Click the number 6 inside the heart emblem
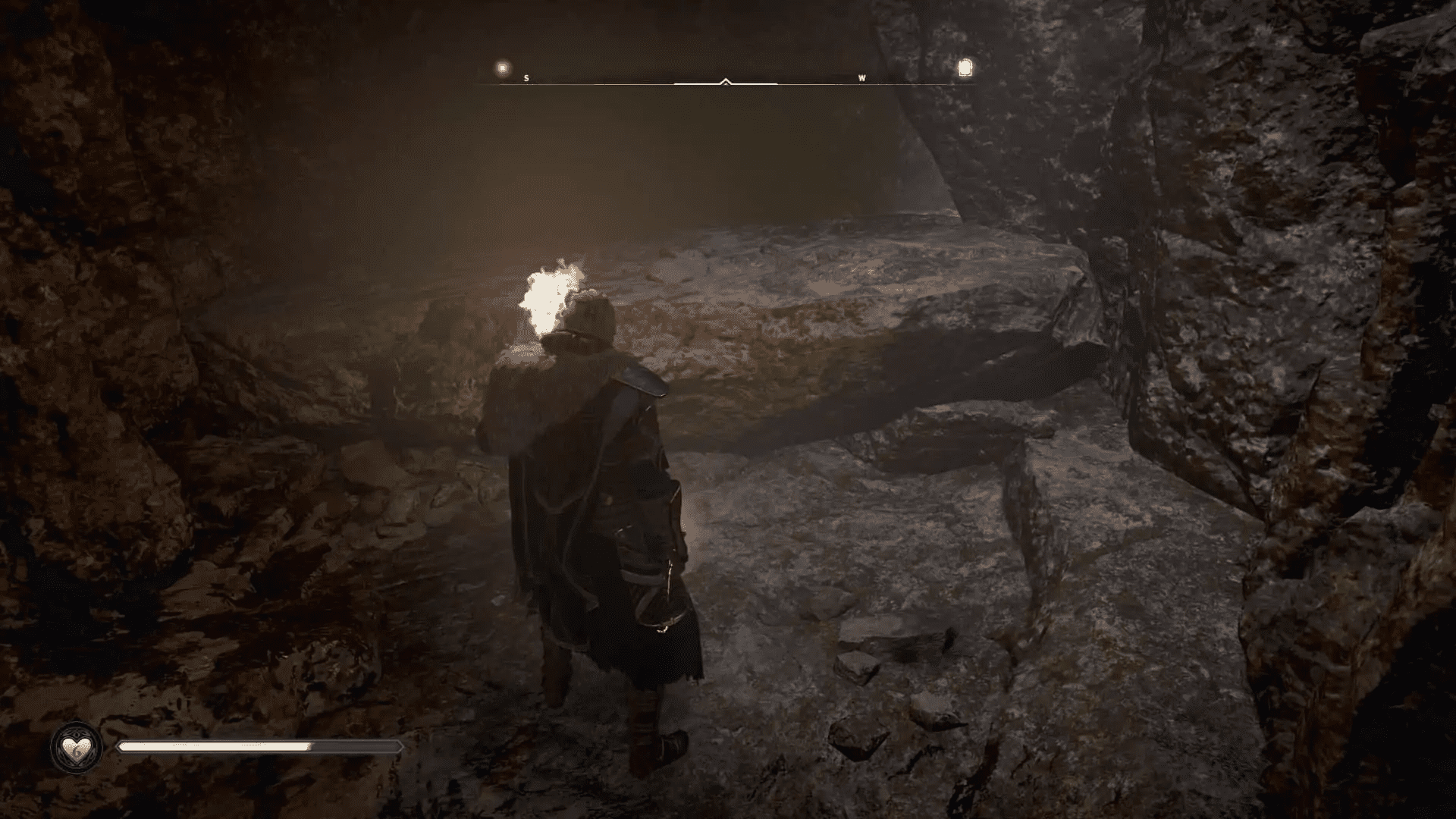Image resolution: width=1456 pixels, height=819 pixels. 77,752
